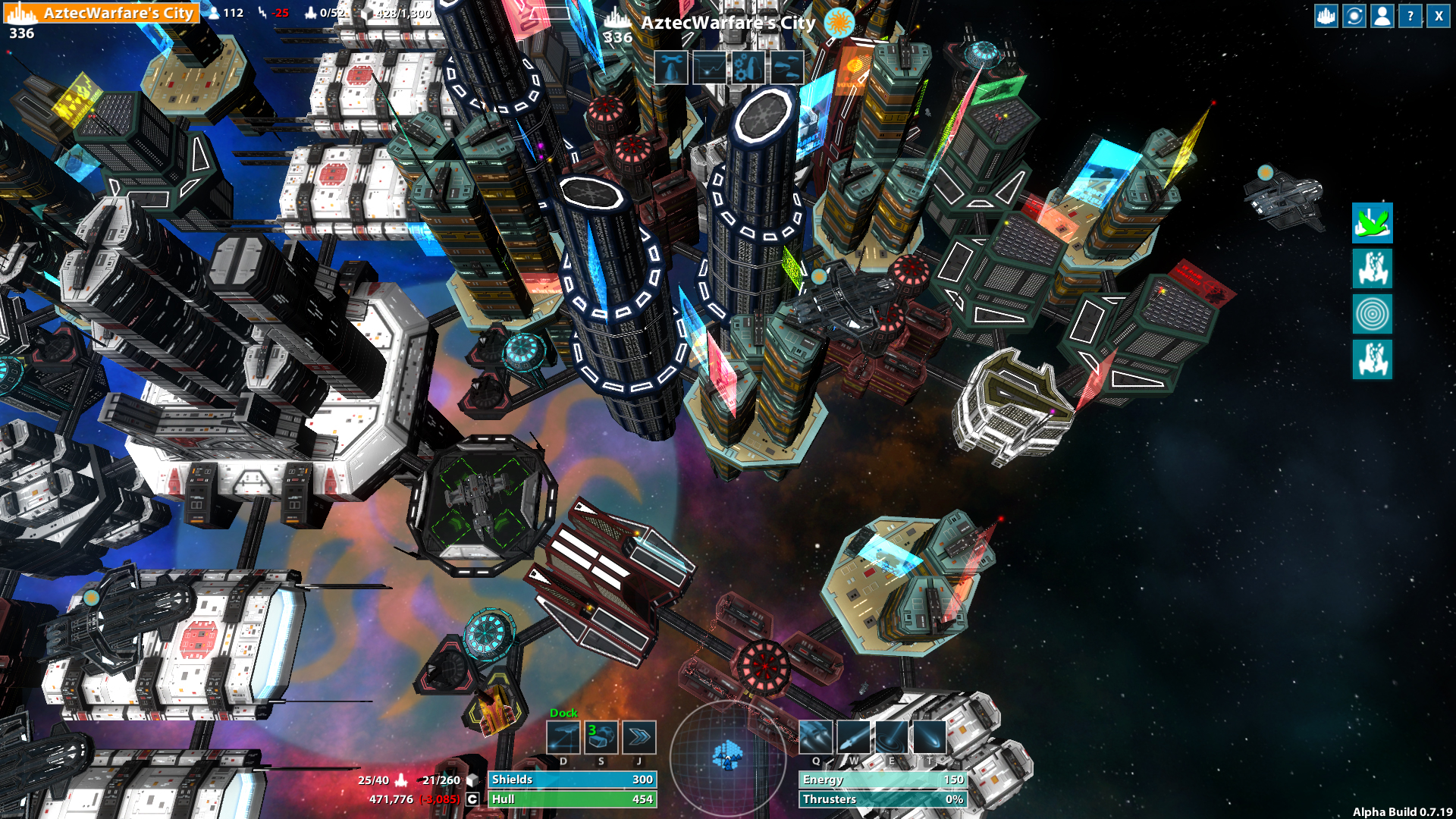The image size is (1456, 819).
Task: Open the city repair/build tool icon
Action: pos(672,67)
